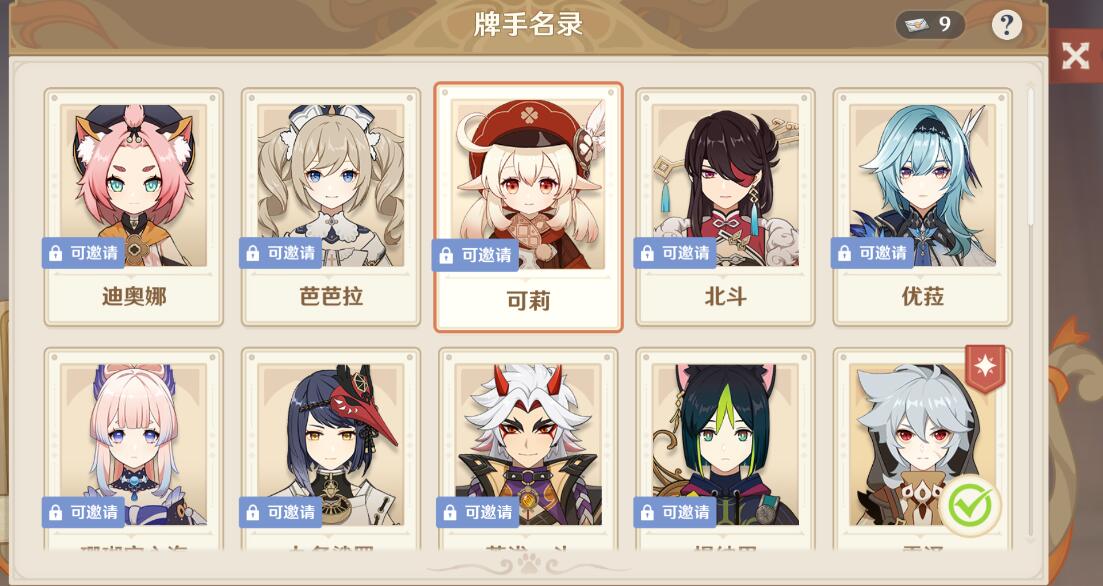Pick the highlighted 可莉 card

(x=528, y=207)
